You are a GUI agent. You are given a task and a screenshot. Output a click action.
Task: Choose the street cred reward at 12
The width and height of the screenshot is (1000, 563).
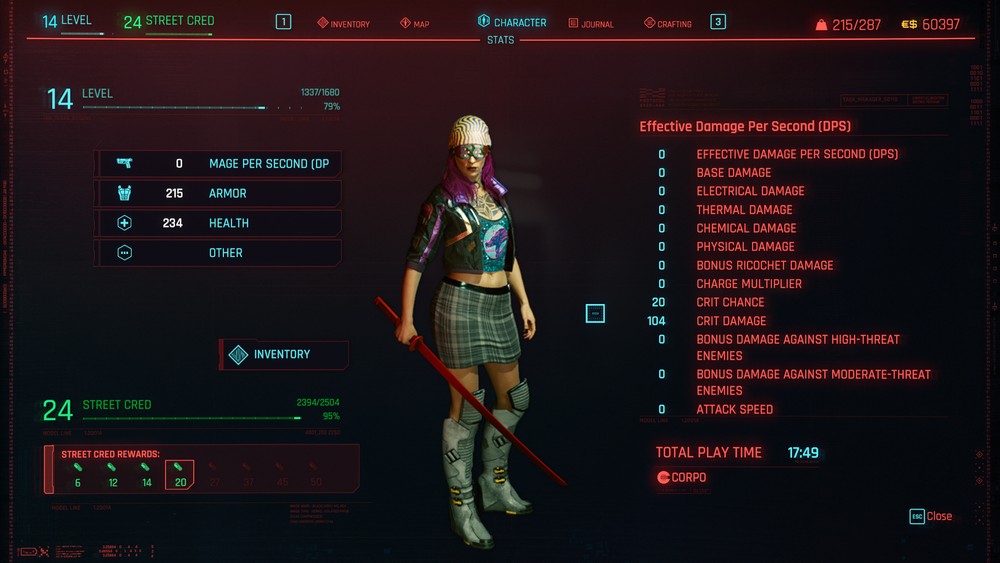112,474
